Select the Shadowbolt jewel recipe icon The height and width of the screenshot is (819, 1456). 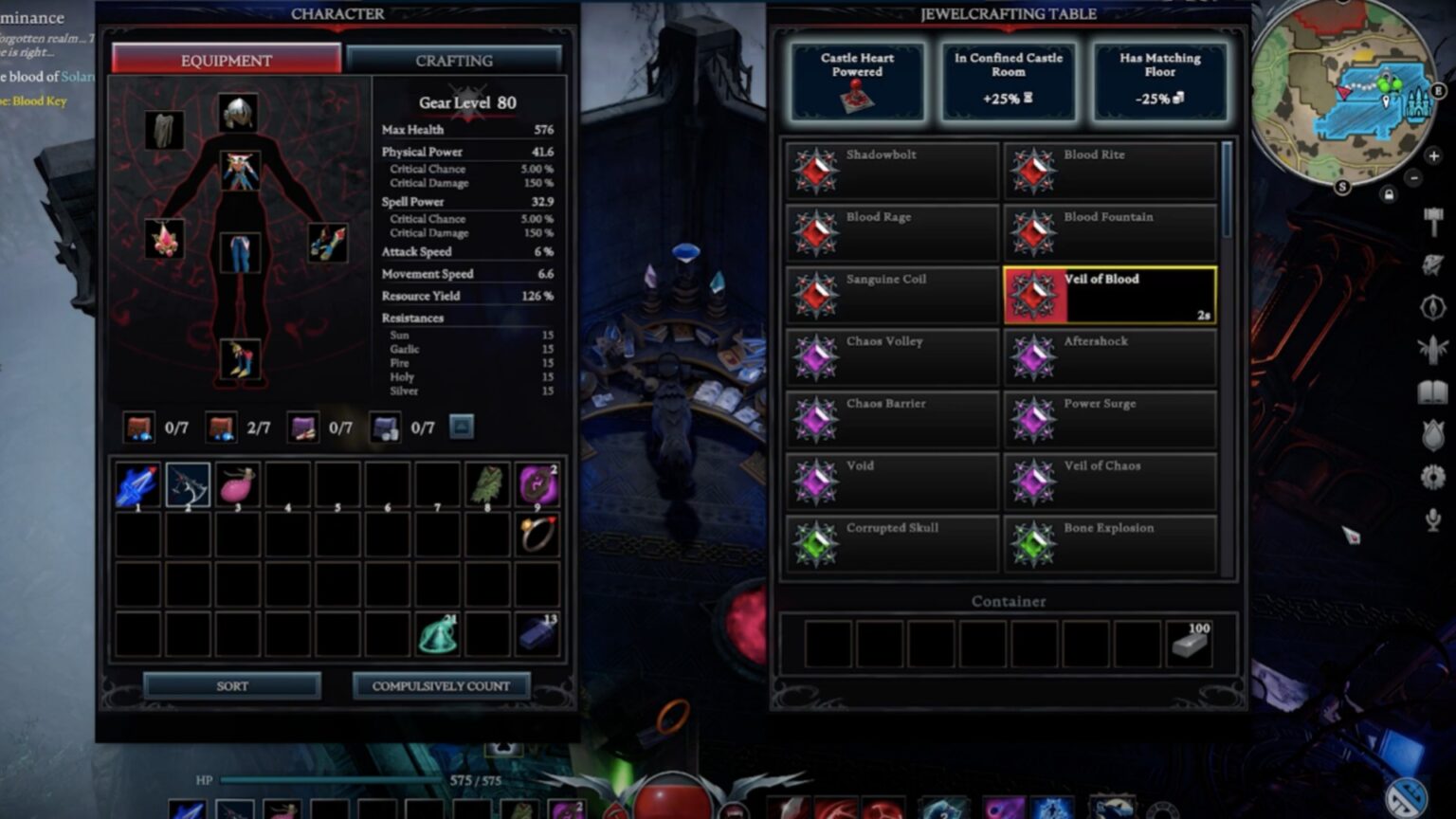click(x=817, y=170)
